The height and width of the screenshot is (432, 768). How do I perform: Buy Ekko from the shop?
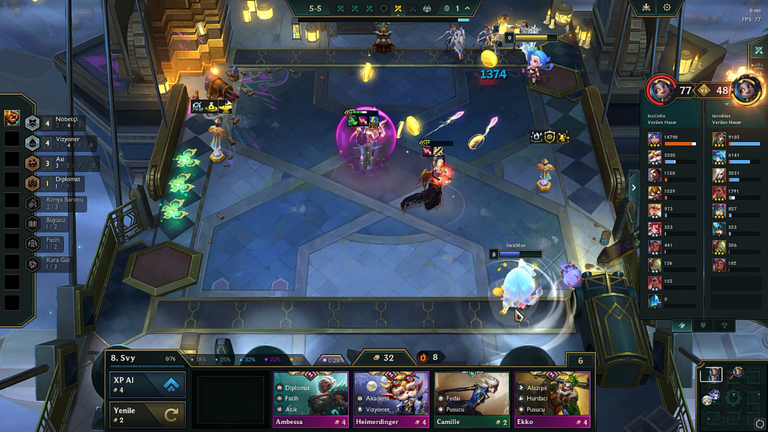tap(551, 399)
